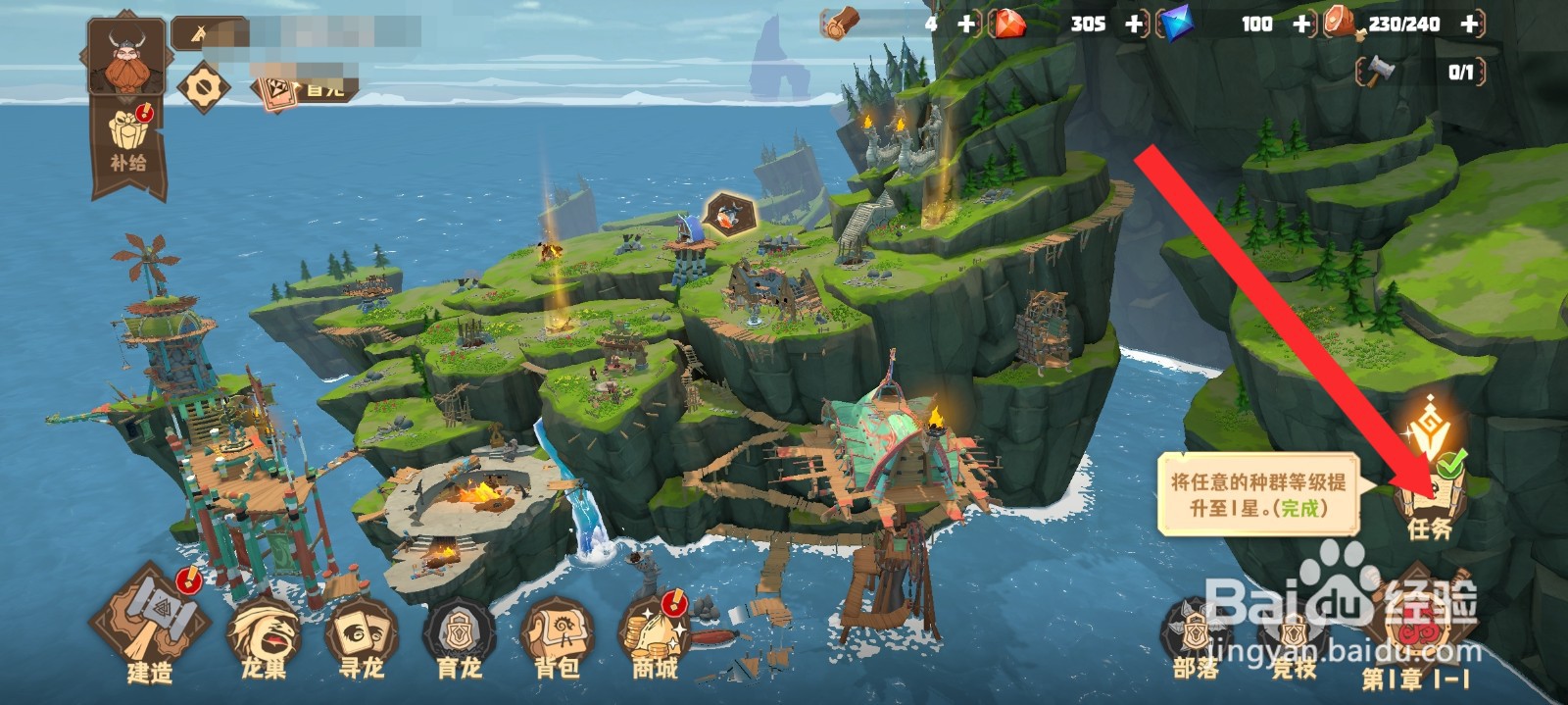Open the gear-shaped settings button
This screenshot has height=705, width=1568.
[x=203, y=87]
